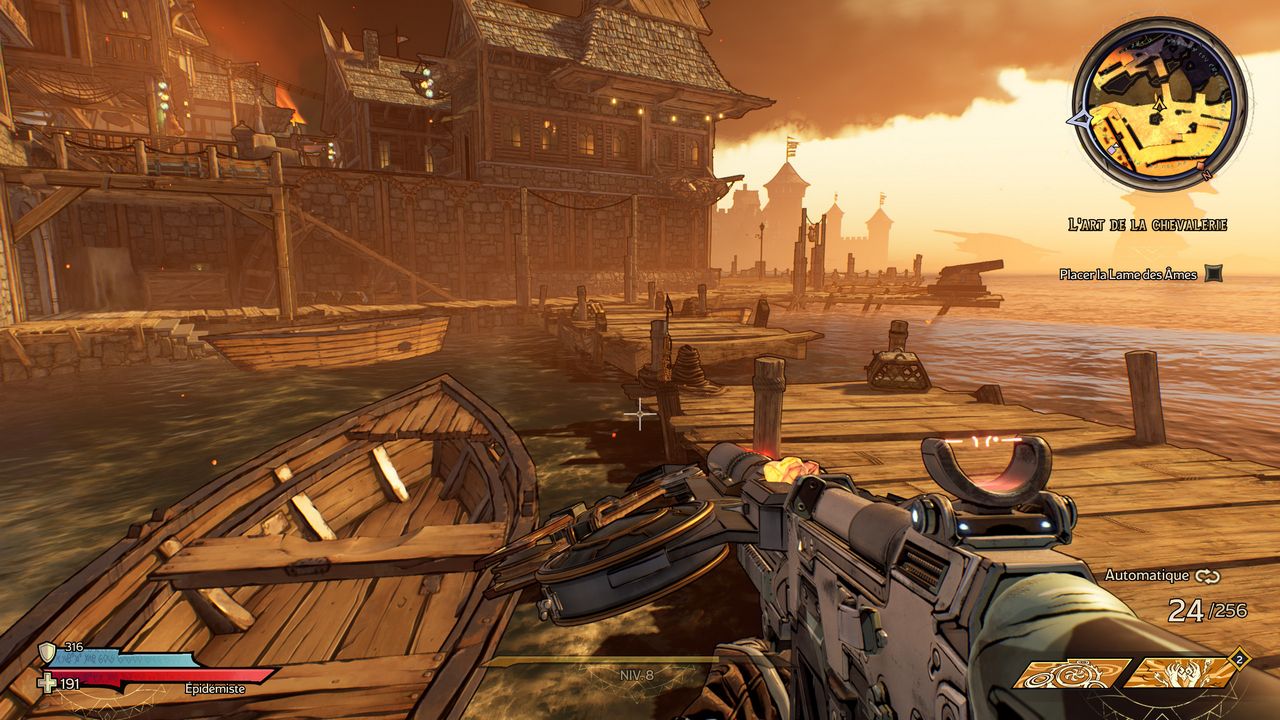Select the Placer la Lame des Âmes objective
The image size is (1280, 720).
click(x=1129, y=274)
